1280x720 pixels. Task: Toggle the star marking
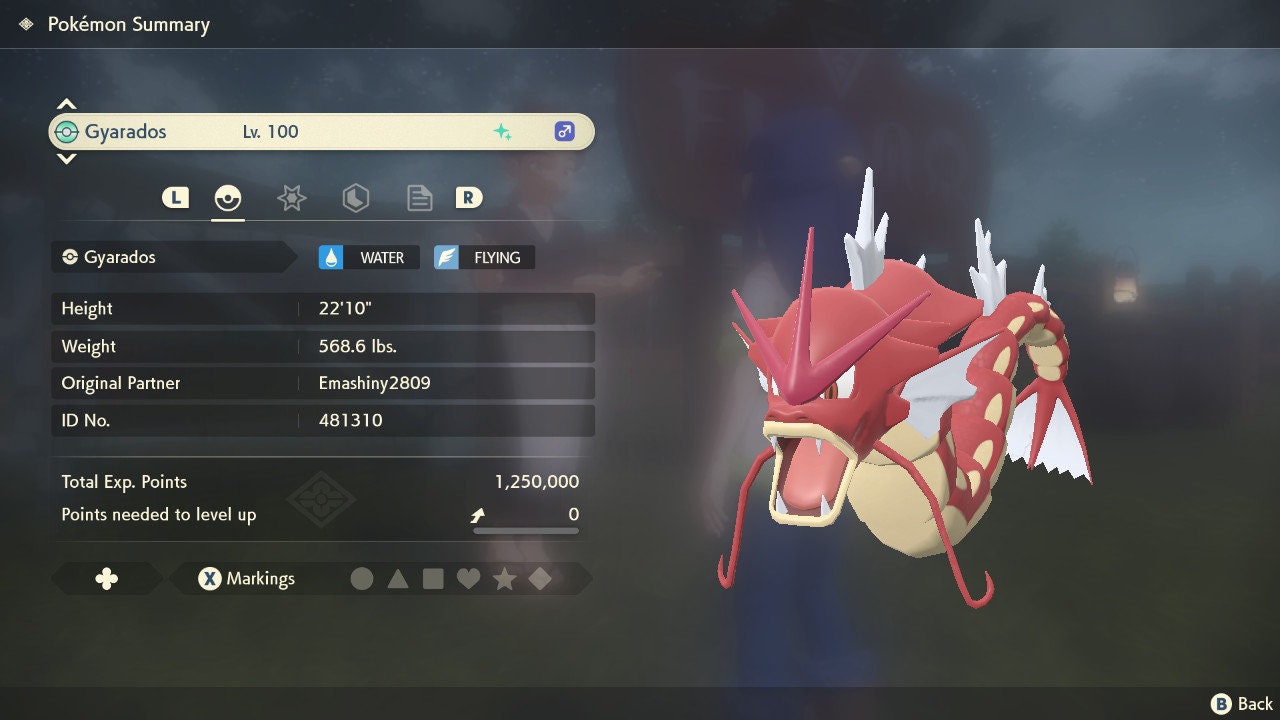click(504, 579)
